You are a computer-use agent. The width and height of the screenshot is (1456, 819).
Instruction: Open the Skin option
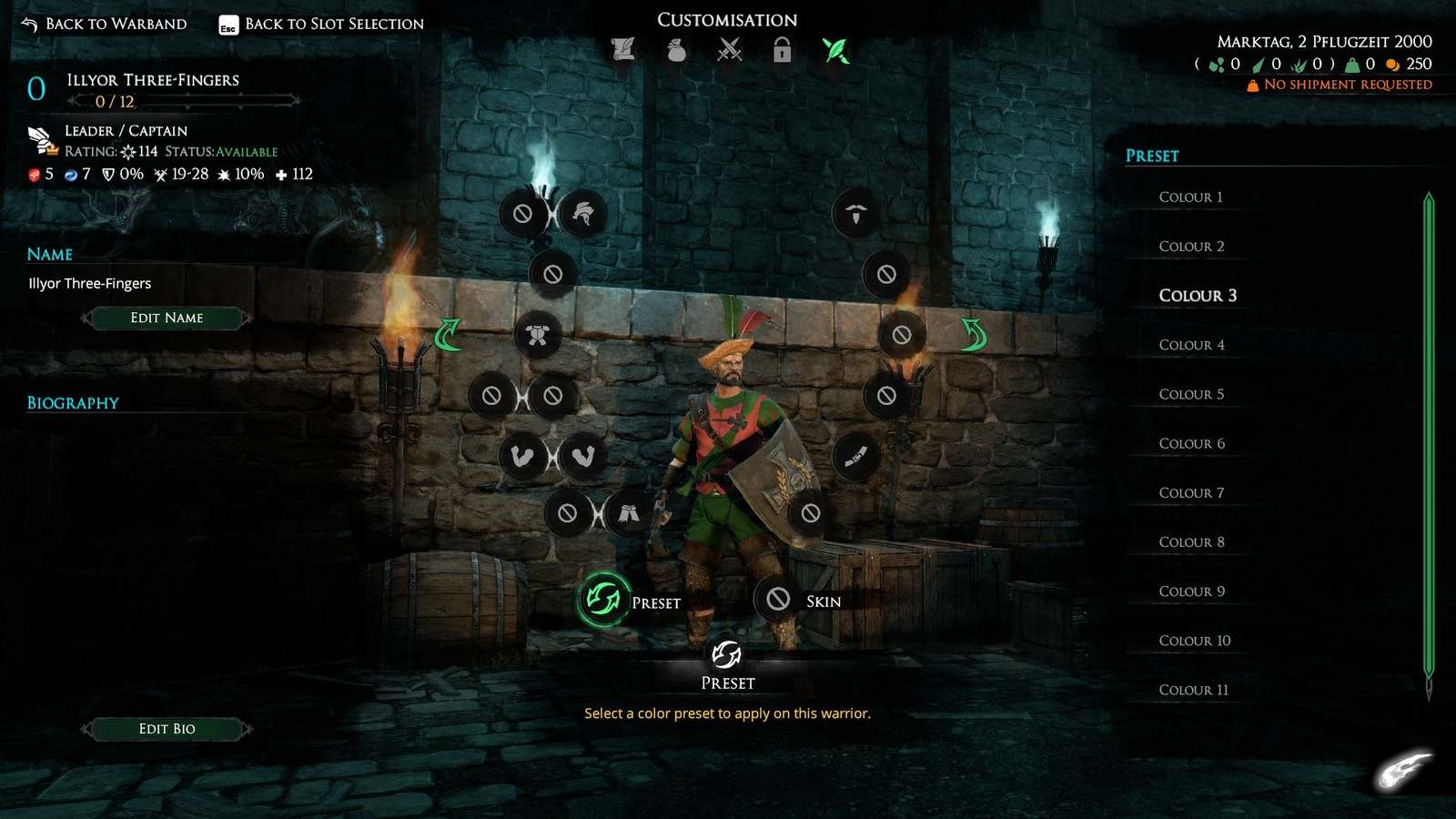click(x=778, y=600)
